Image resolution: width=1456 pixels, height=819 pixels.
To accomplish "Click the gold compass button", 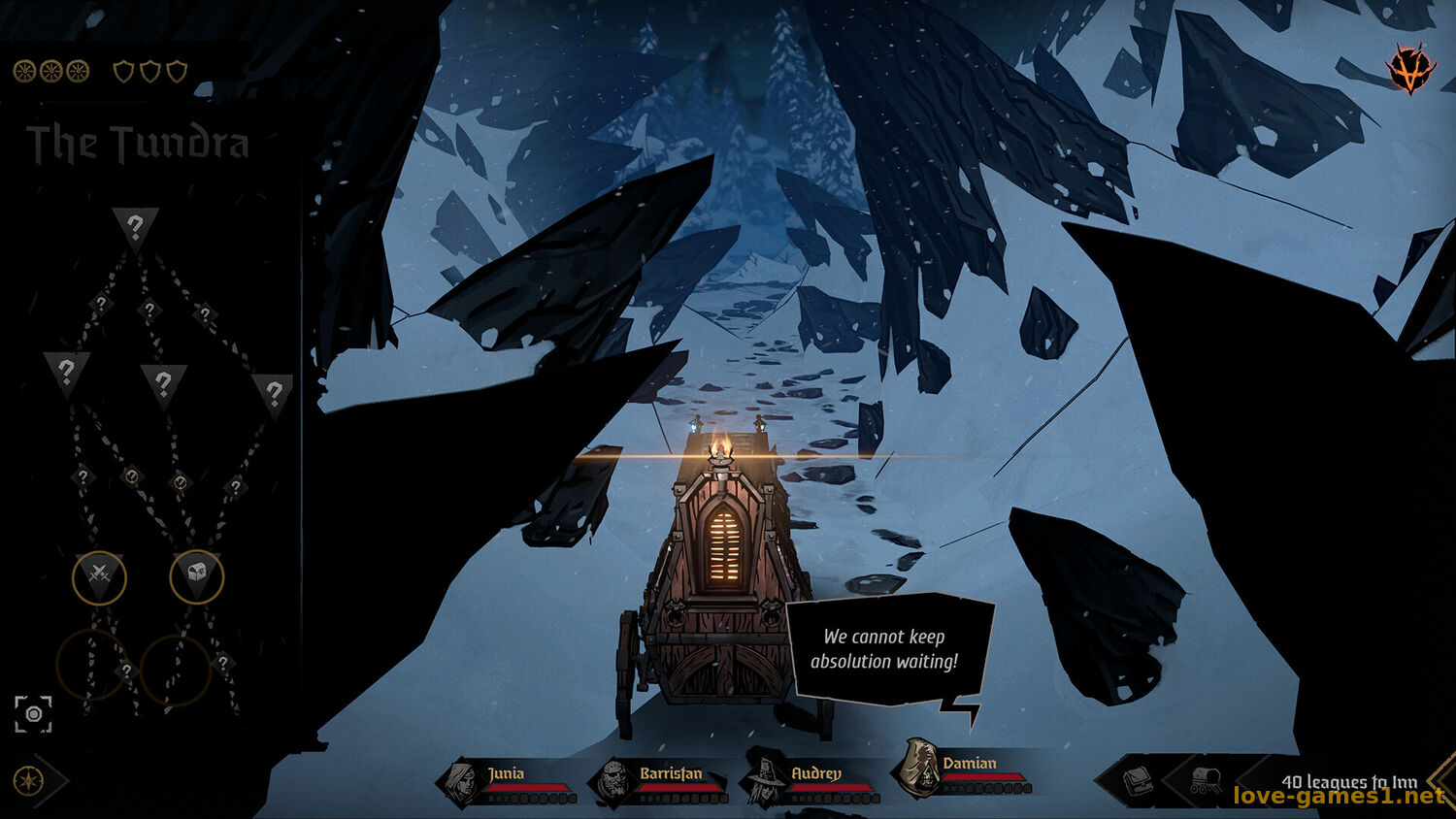I will pyautogui.click(x=27, y=780).
